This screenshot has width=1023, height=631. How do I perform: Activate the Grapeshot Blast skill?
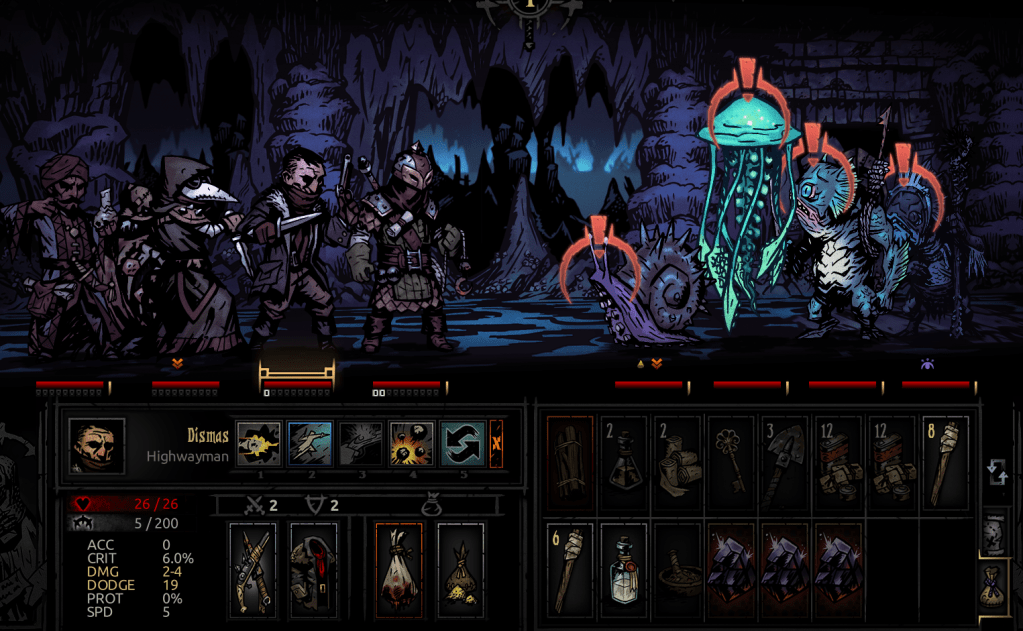(411, 443)
